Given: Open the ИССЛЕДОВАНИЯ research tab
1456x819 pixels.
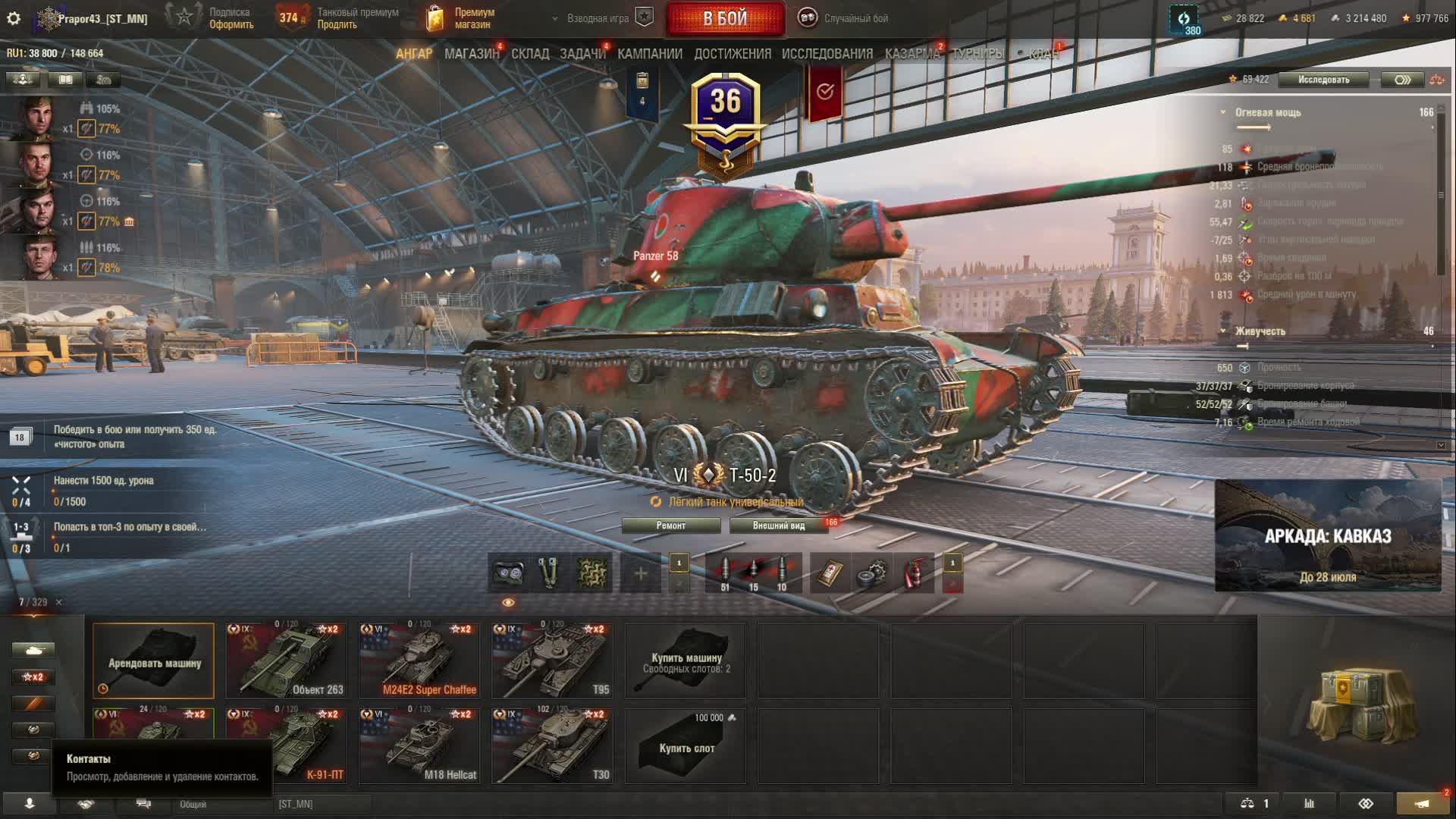Looking at the screenshot, I should point(827,54).
